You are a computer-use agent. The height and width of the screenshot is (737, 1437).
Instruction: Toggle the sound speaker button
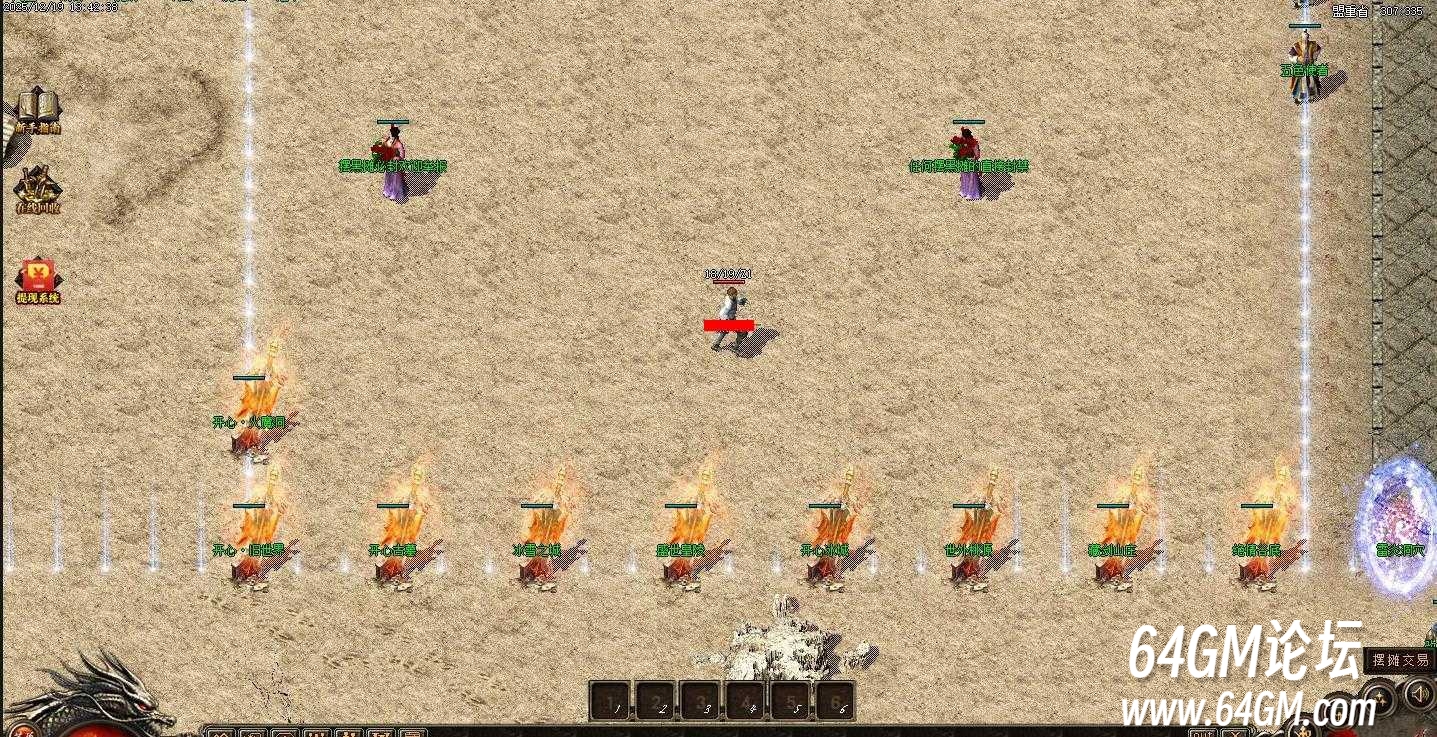tap(1420, 692)
